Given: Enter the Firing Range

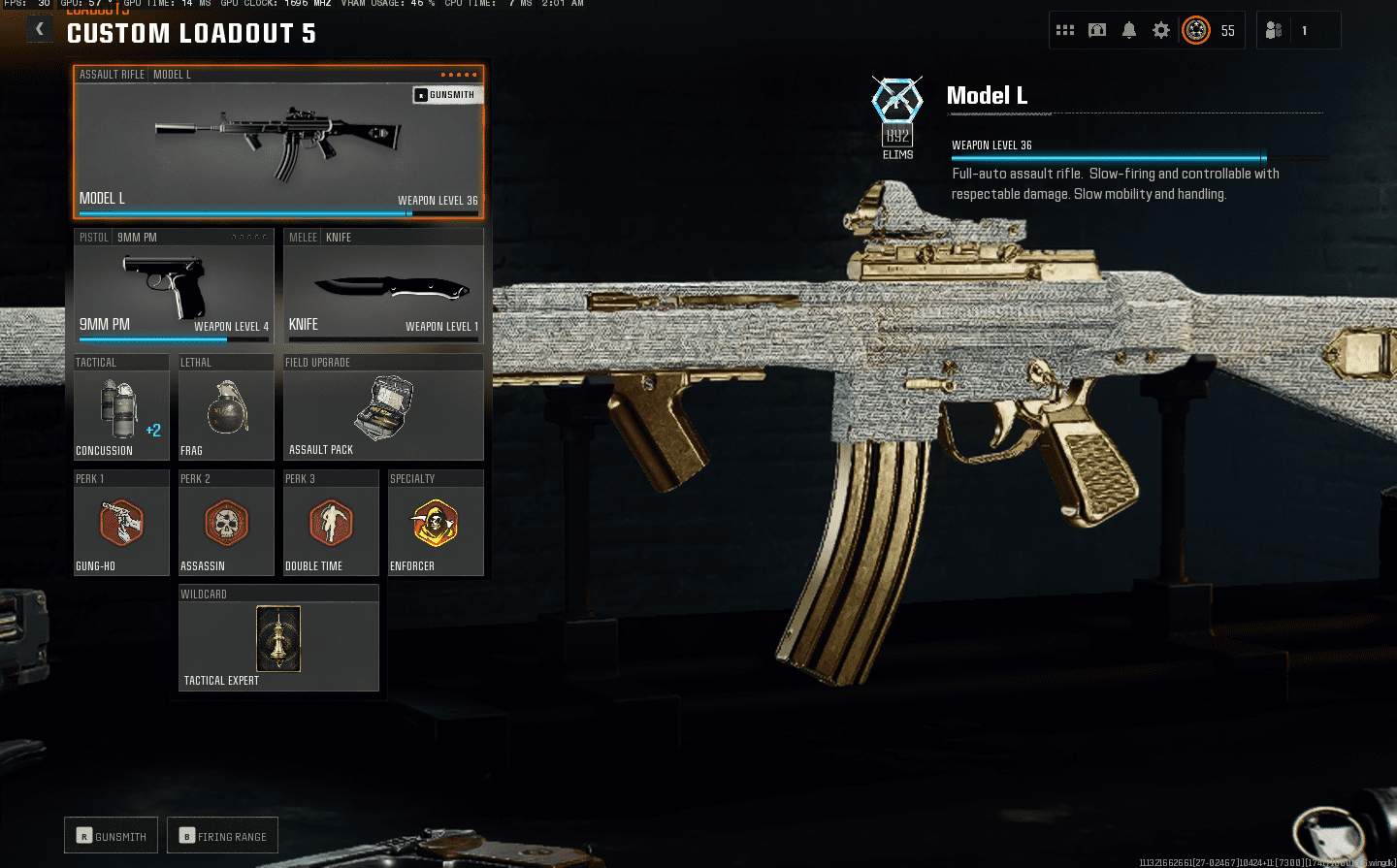Looking at the screenshot, I should pos(223,836).
